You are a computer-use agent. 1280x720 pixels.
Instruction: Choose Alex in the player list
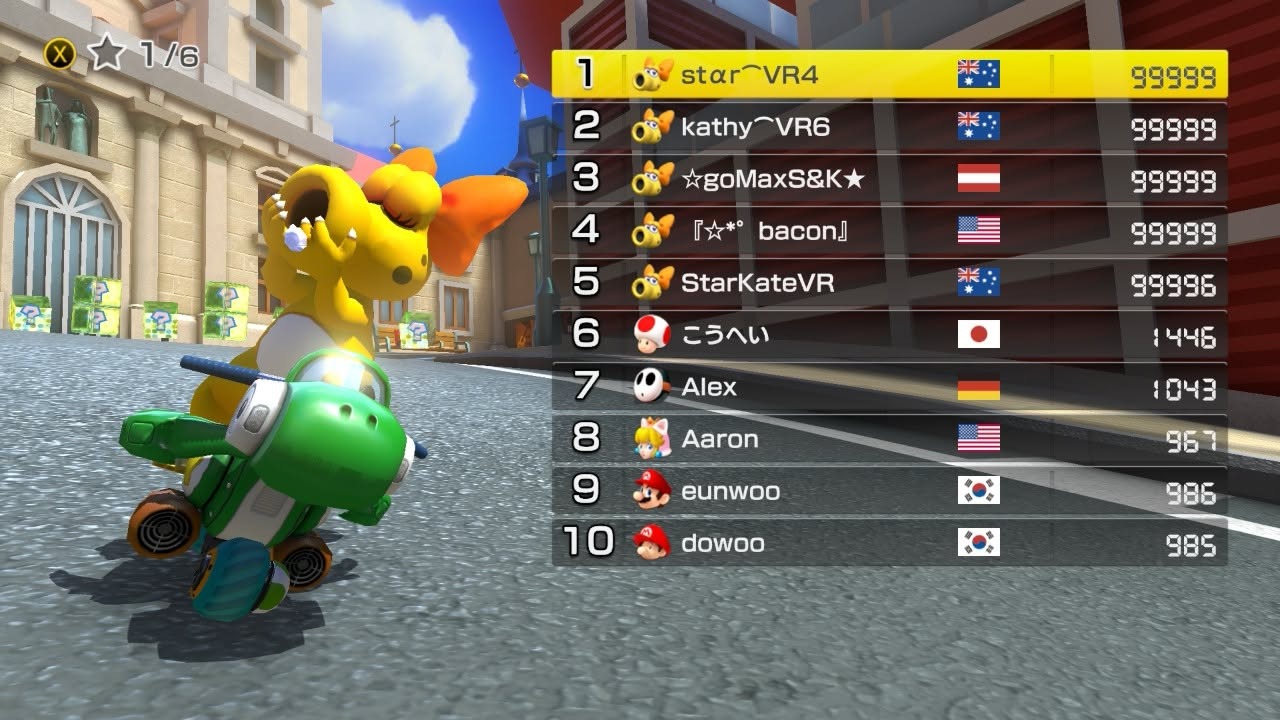tap(889, 387)
